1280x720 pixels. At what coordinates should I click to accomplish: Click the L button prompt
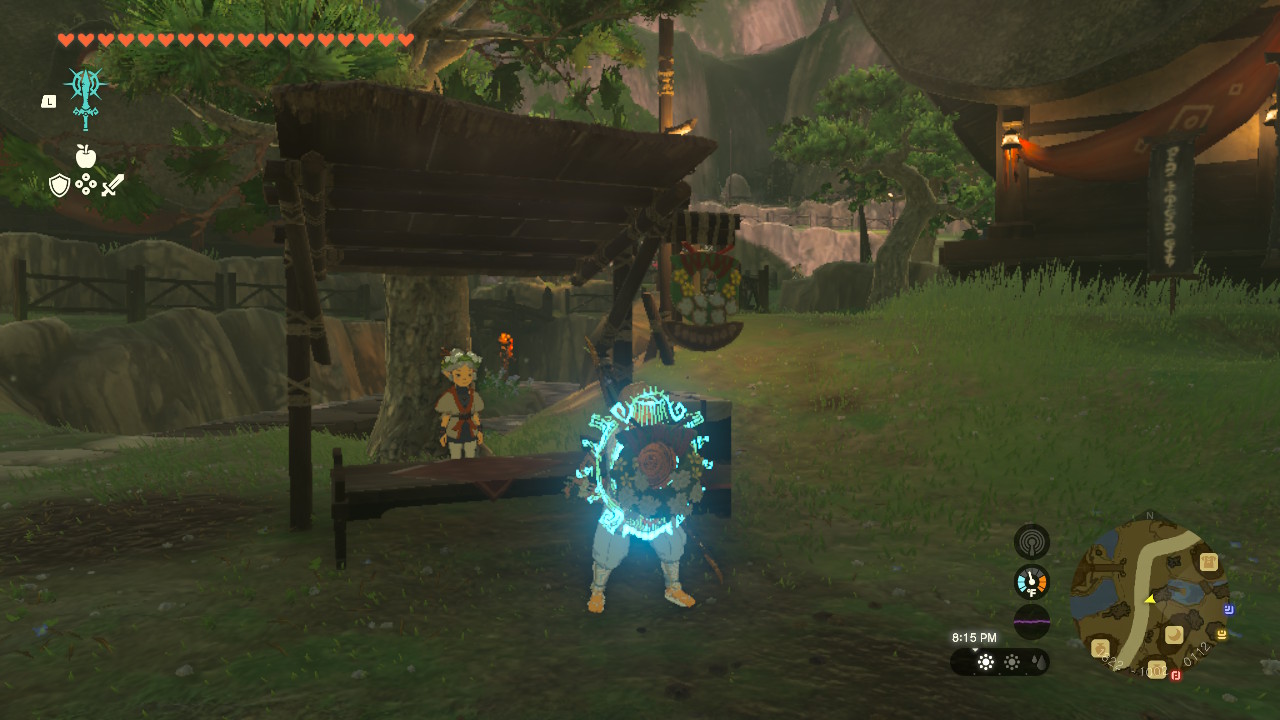48,100
